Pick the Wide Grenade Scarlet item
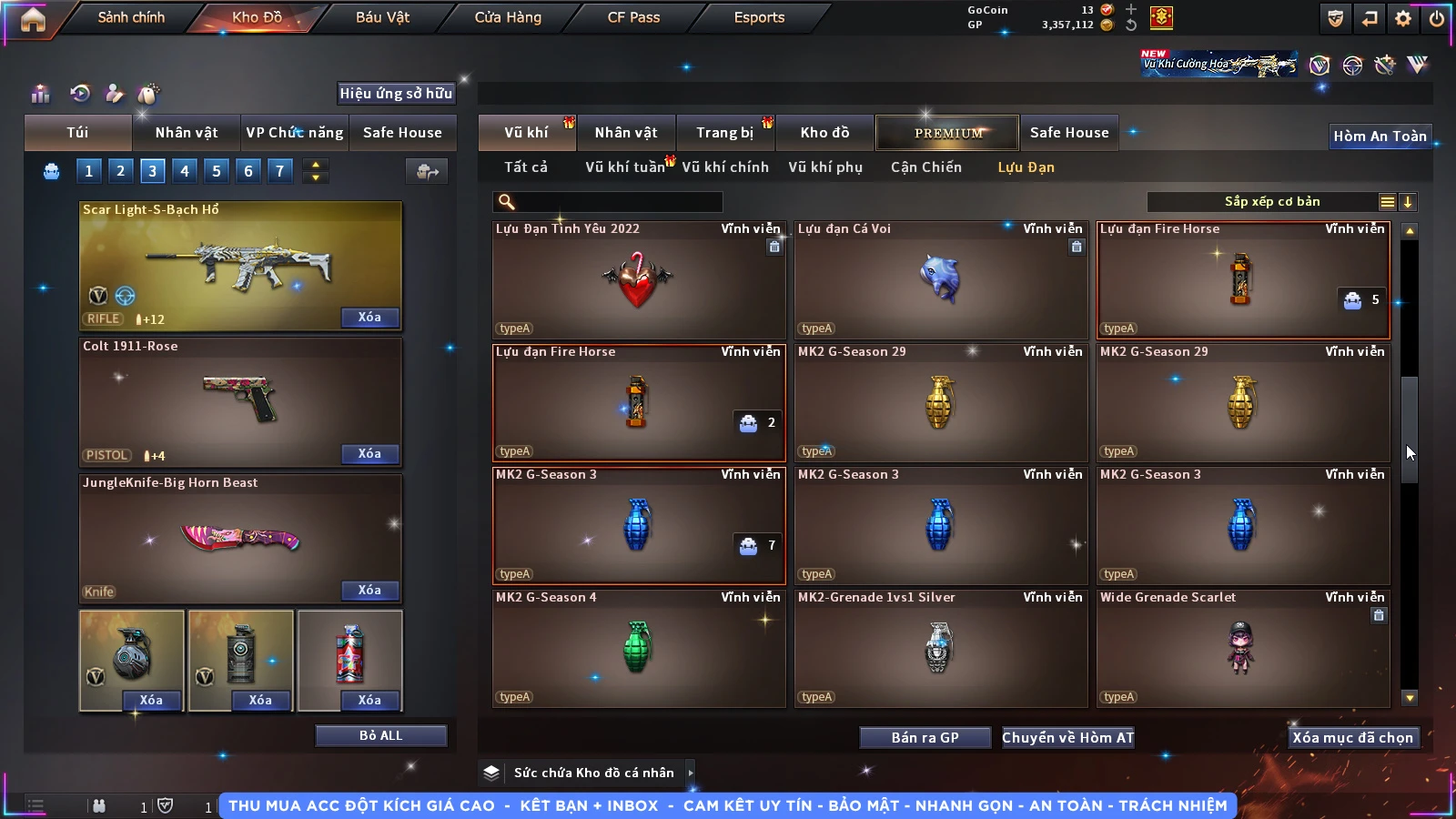 pyautogui.click(x=1242, y=648)
